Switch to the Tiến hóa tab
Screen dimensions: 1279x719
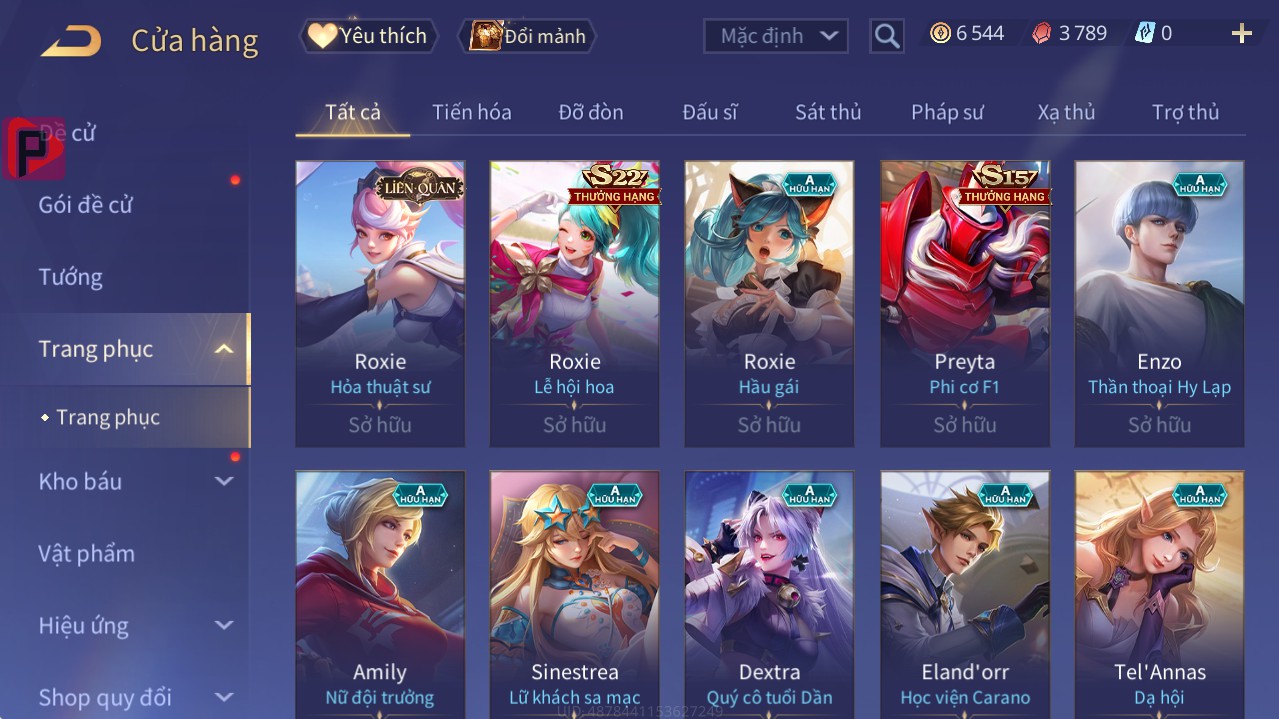click(471, 112)
